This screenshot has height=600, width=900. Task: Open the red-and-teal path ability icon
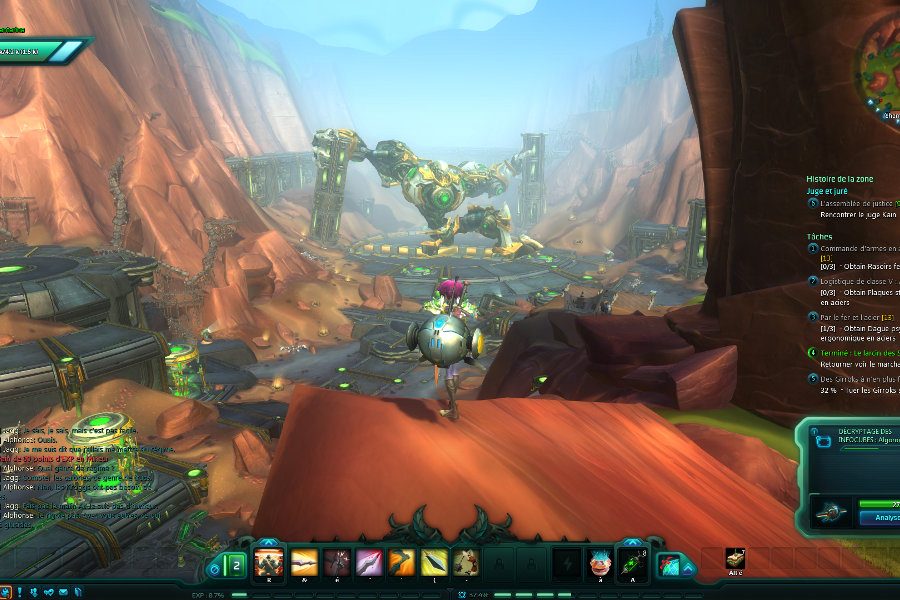[x=669, y=566]
